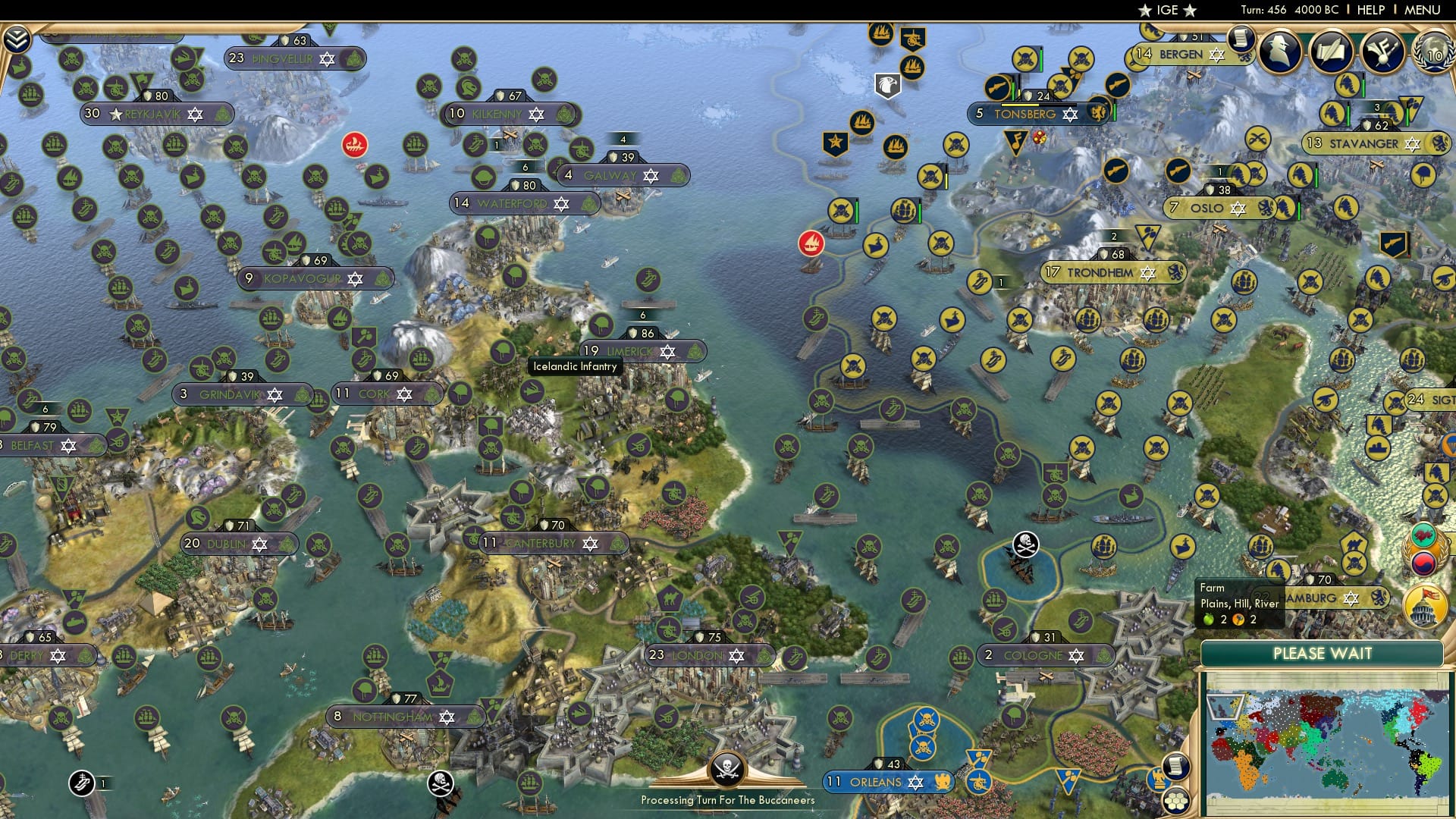
Task: Toggle Strategic View with the hex-grid button
Action: coord(1176,802)
